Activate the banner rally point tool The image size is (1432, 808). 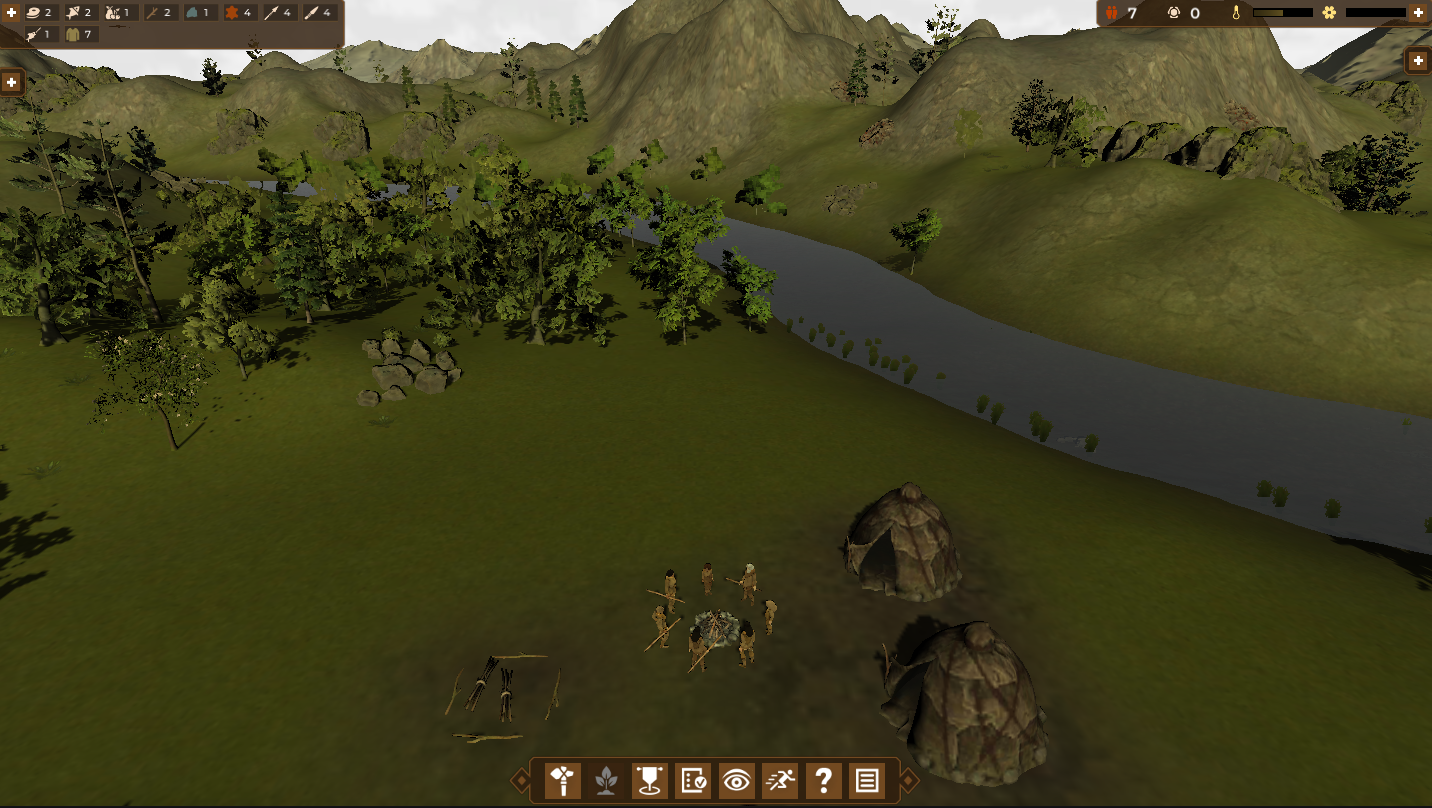tap(650, 780)
